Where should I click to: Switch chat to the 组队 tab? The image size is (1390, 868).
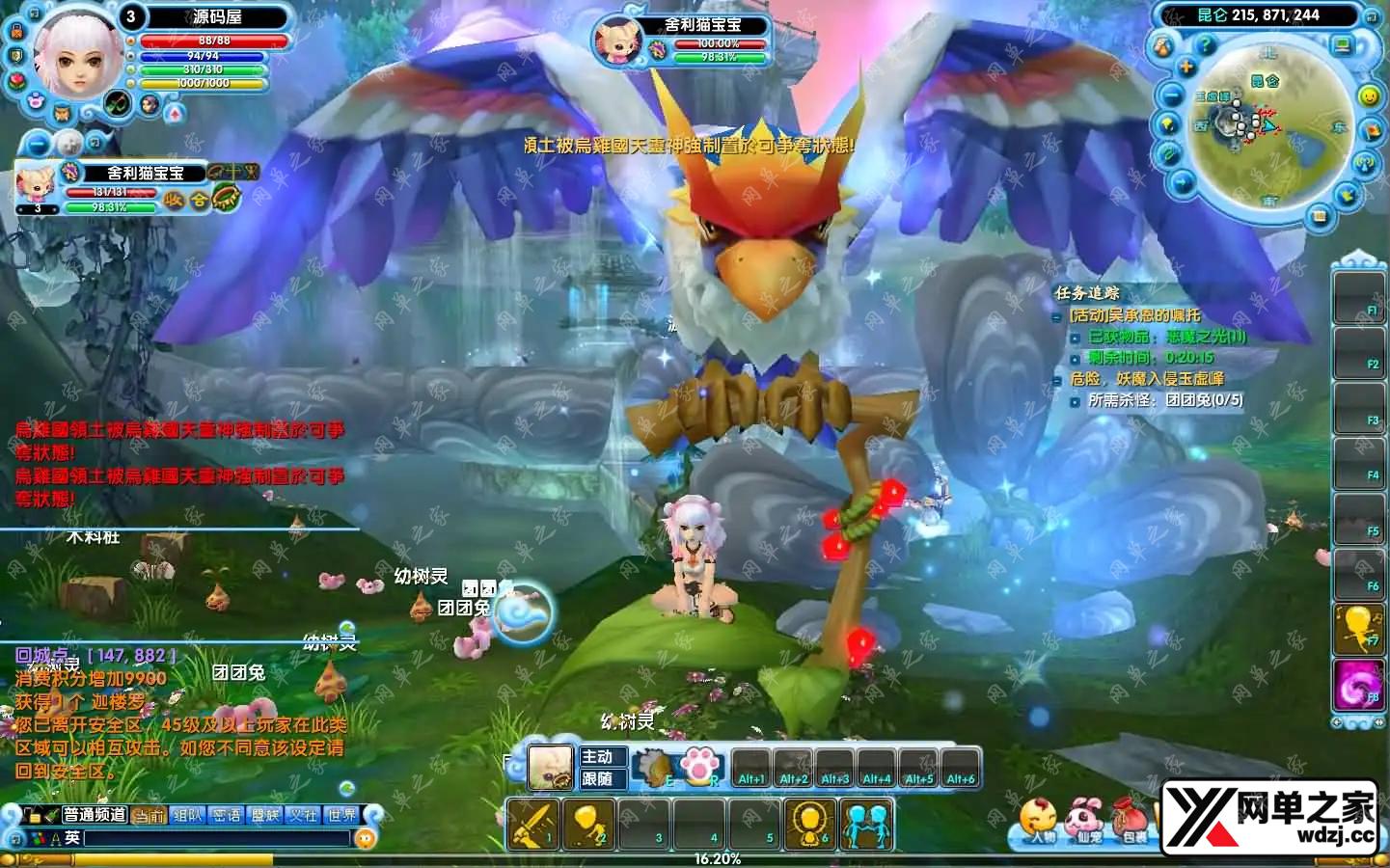coord(187,815)
